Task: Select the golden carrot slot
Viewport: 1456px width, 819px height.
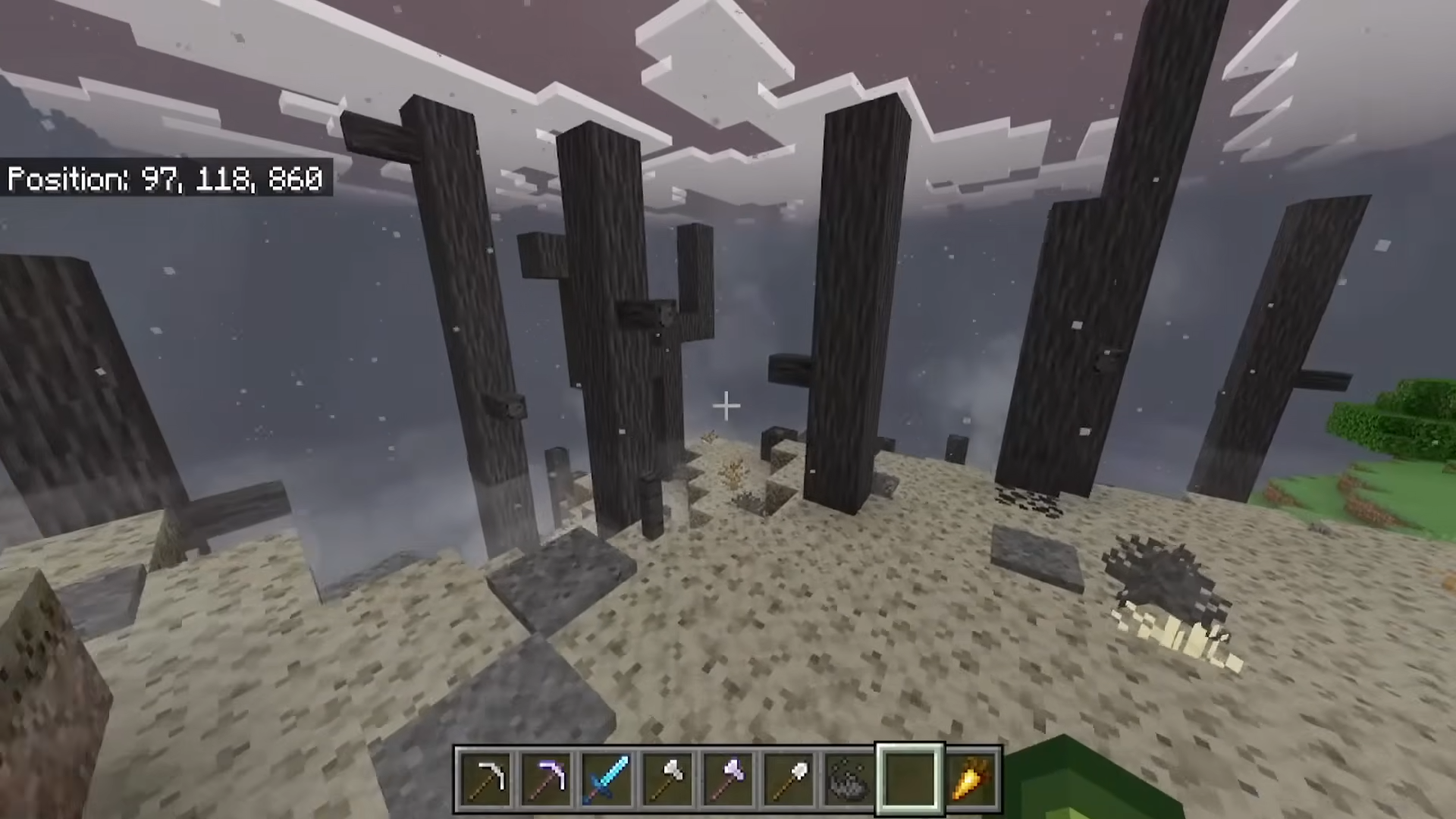Action: click(x=971, y=779)
